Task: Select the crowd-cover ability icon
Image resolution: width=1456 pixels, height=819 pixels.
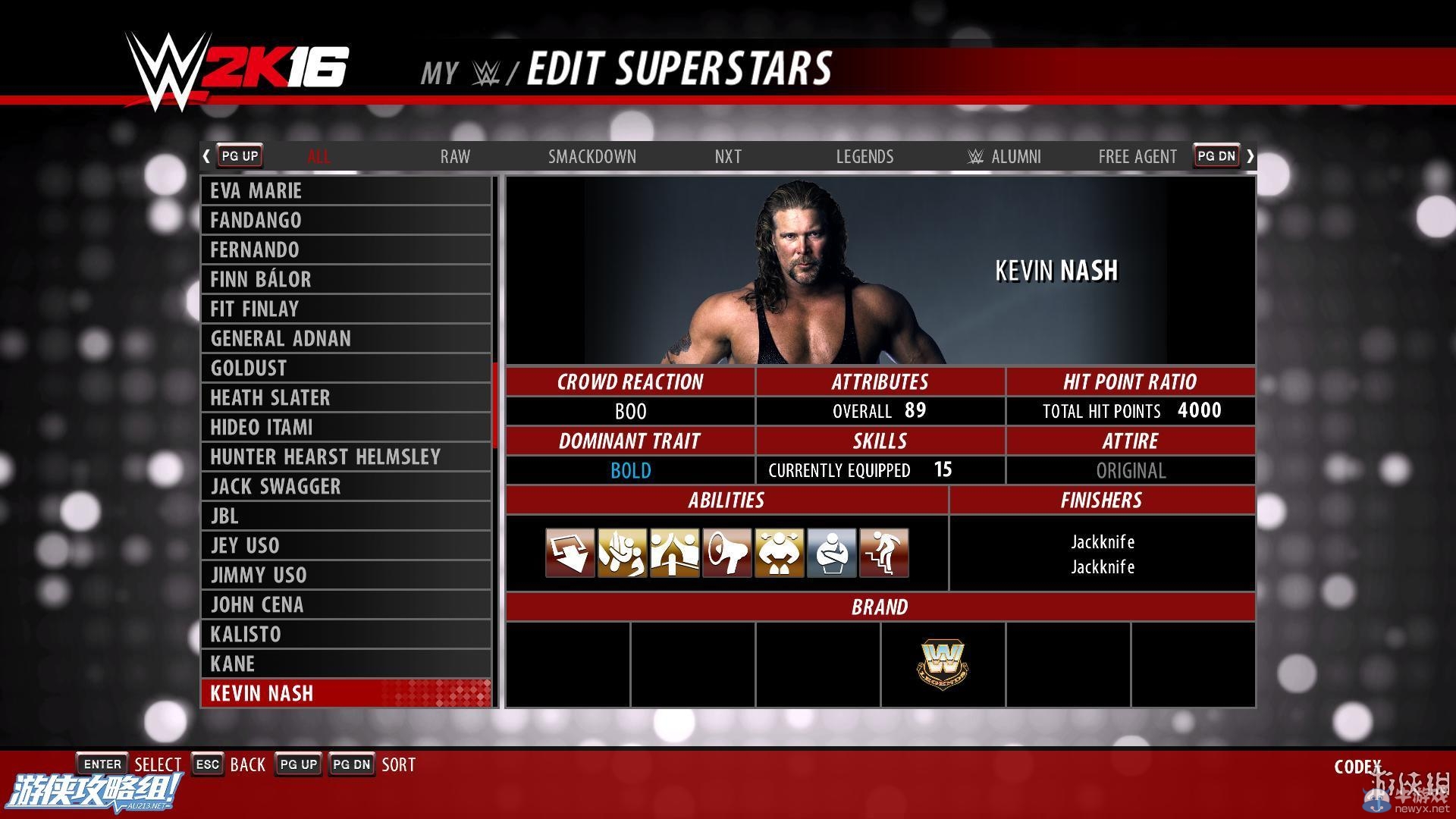Action: tap(675, 552)
